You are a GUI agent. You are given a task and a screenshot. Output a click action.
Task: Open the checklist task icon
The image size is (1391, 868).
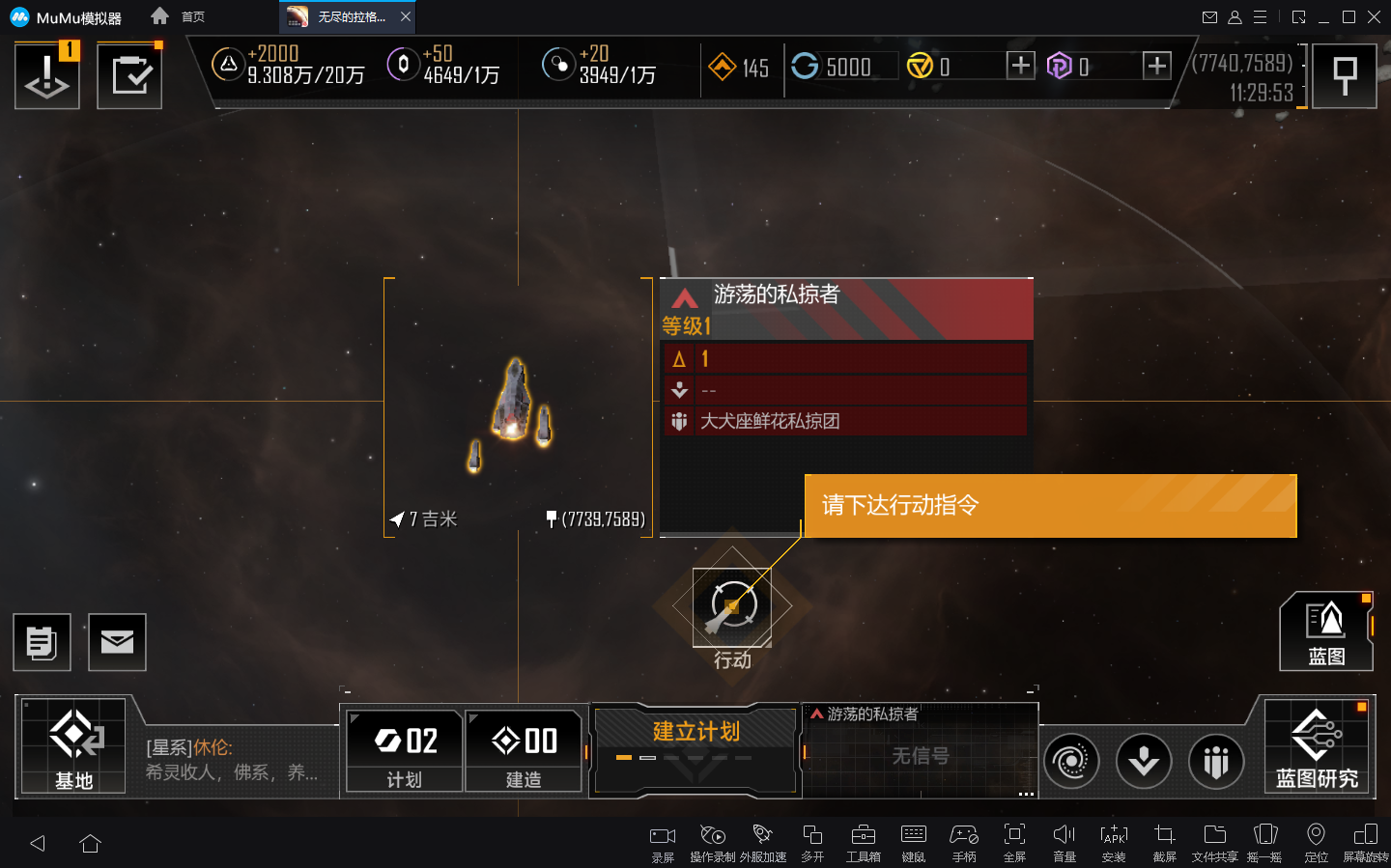click(x=129, y=76)
